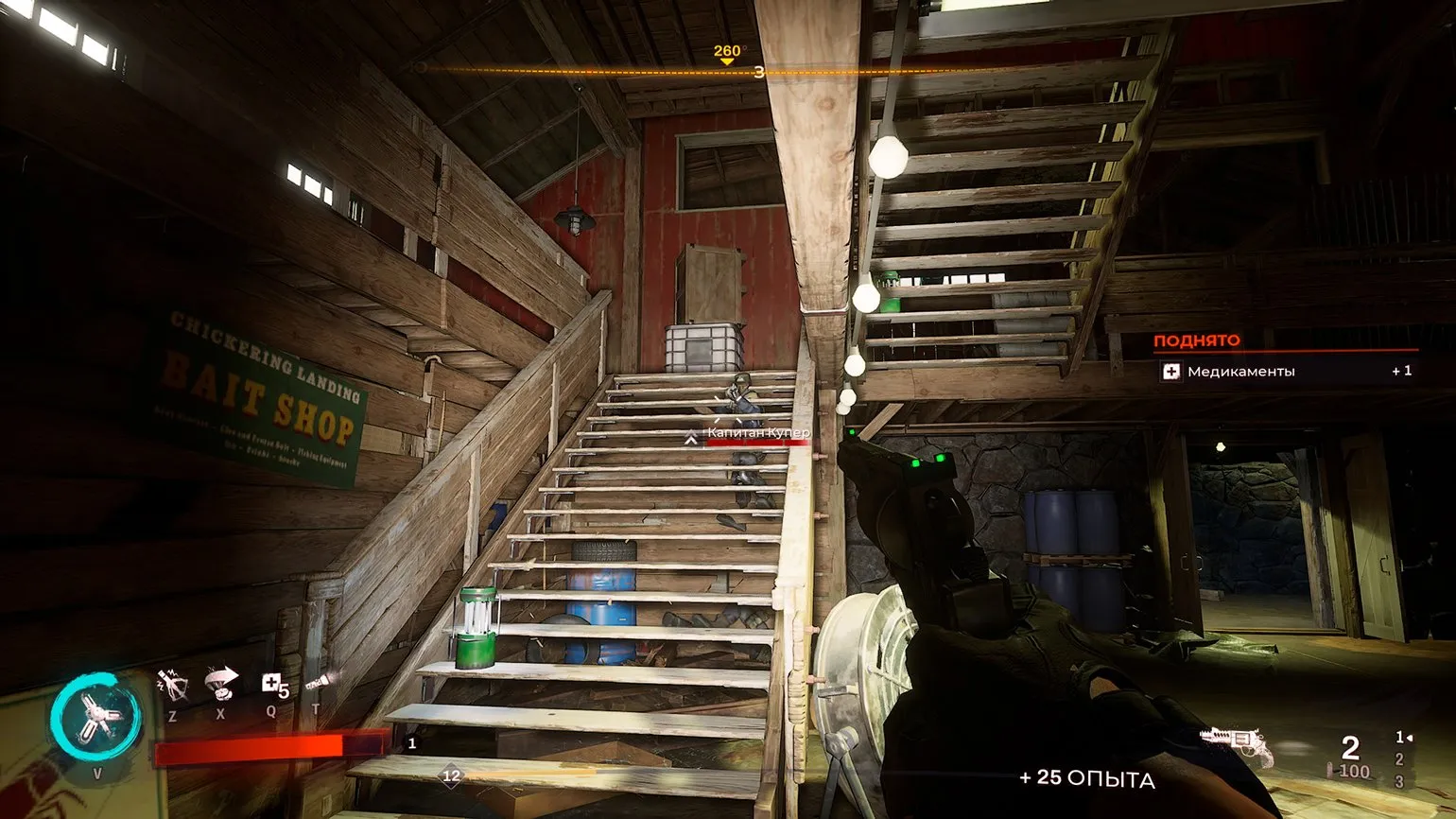The width and height of the screenshot is (1456, 819).
Task: Click the level 12 diamond badge
Action: [452, 776]
